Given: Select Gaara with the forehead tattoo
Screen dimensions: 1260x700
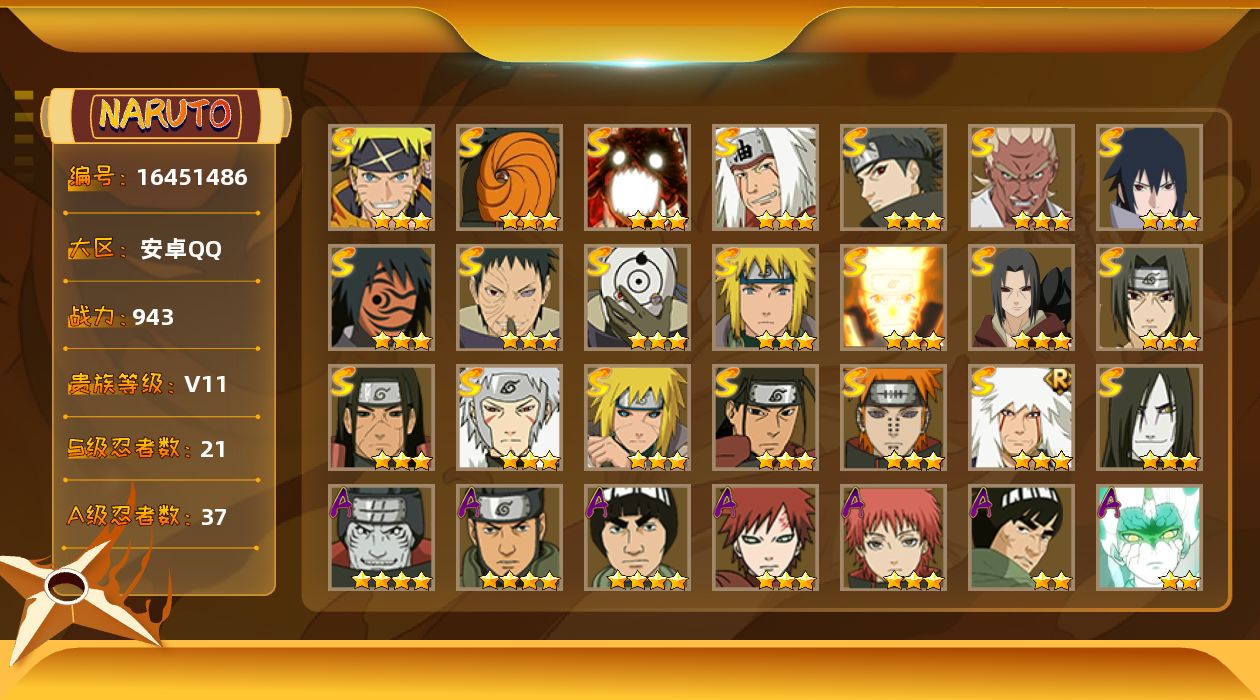Looking at the screenshot, I should [765, 537].
